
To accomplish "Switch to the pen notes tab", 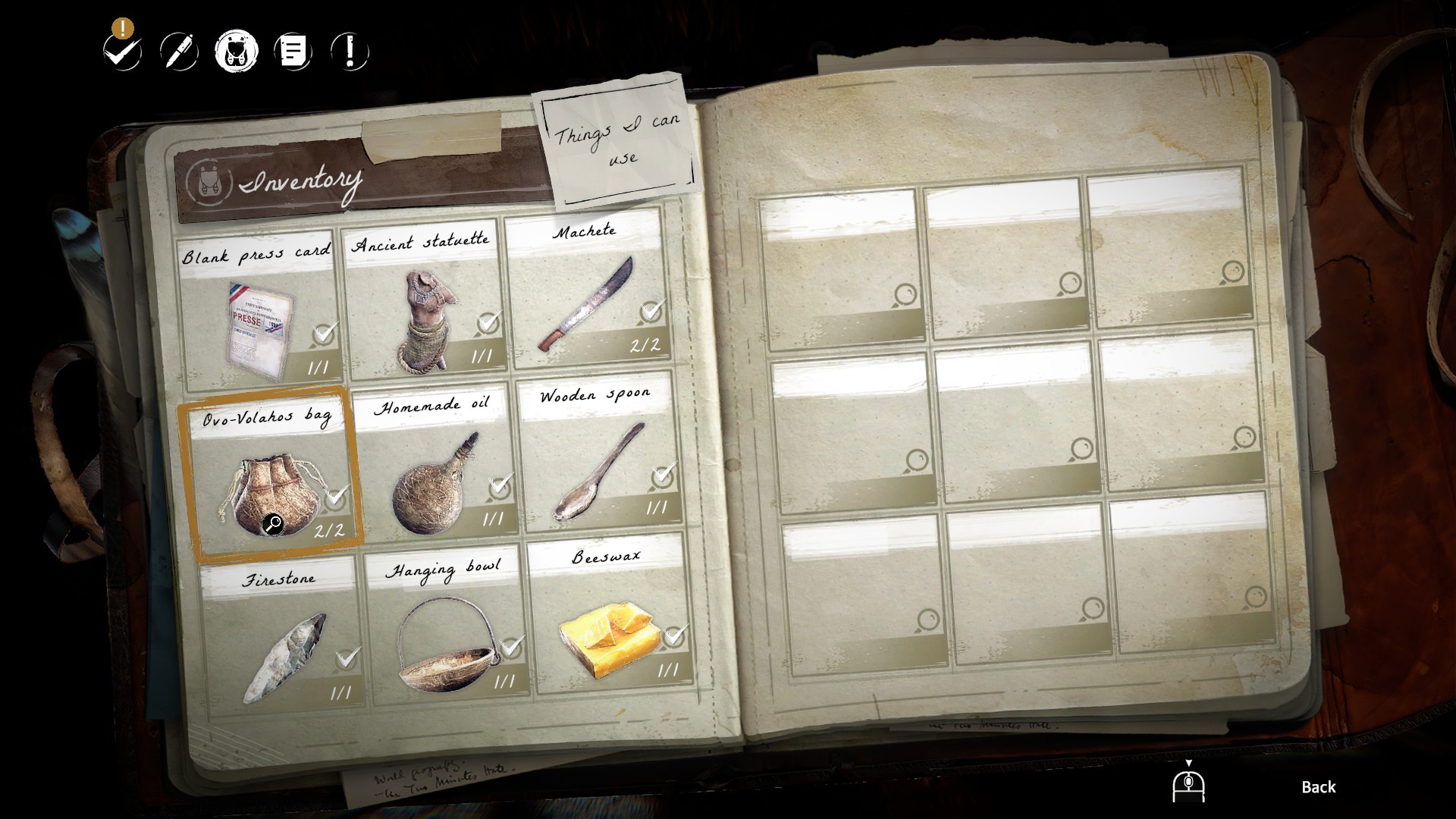I will click(x=179, y=52).
